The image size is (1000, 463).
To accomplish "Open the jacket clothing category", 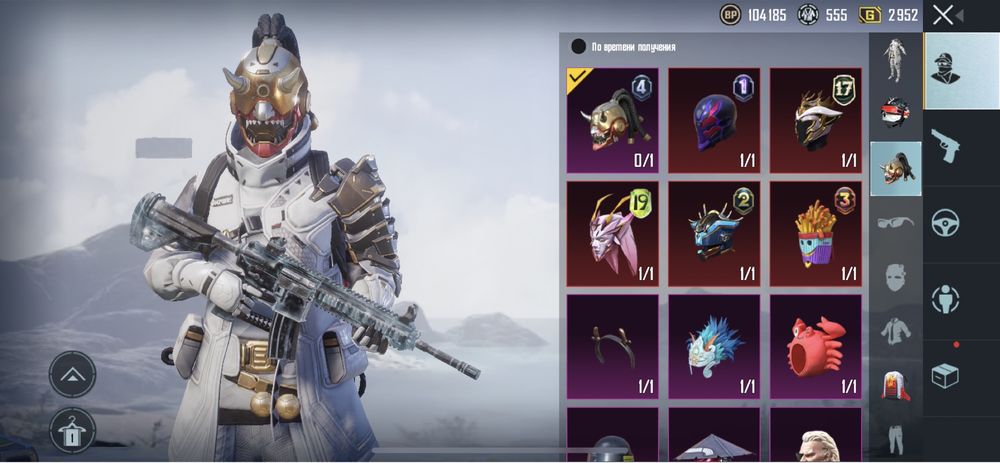I will pyautogui.click(x=895, y=330).
